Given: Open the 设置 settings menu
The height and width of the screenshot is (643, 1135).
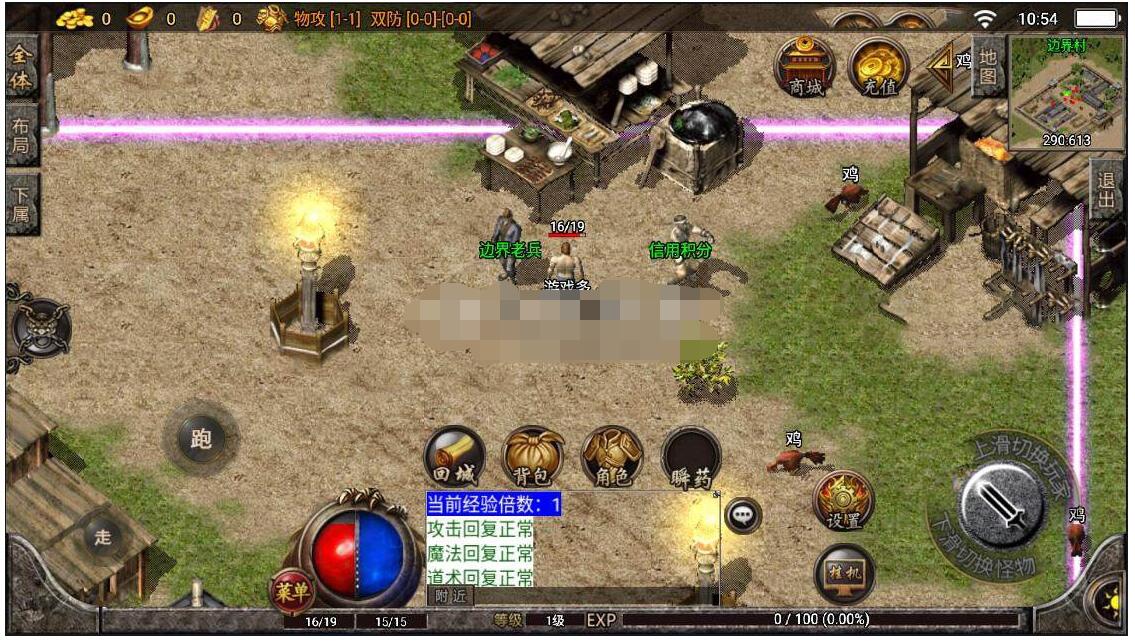Looking at the screenshot, I should coord(843,500).
